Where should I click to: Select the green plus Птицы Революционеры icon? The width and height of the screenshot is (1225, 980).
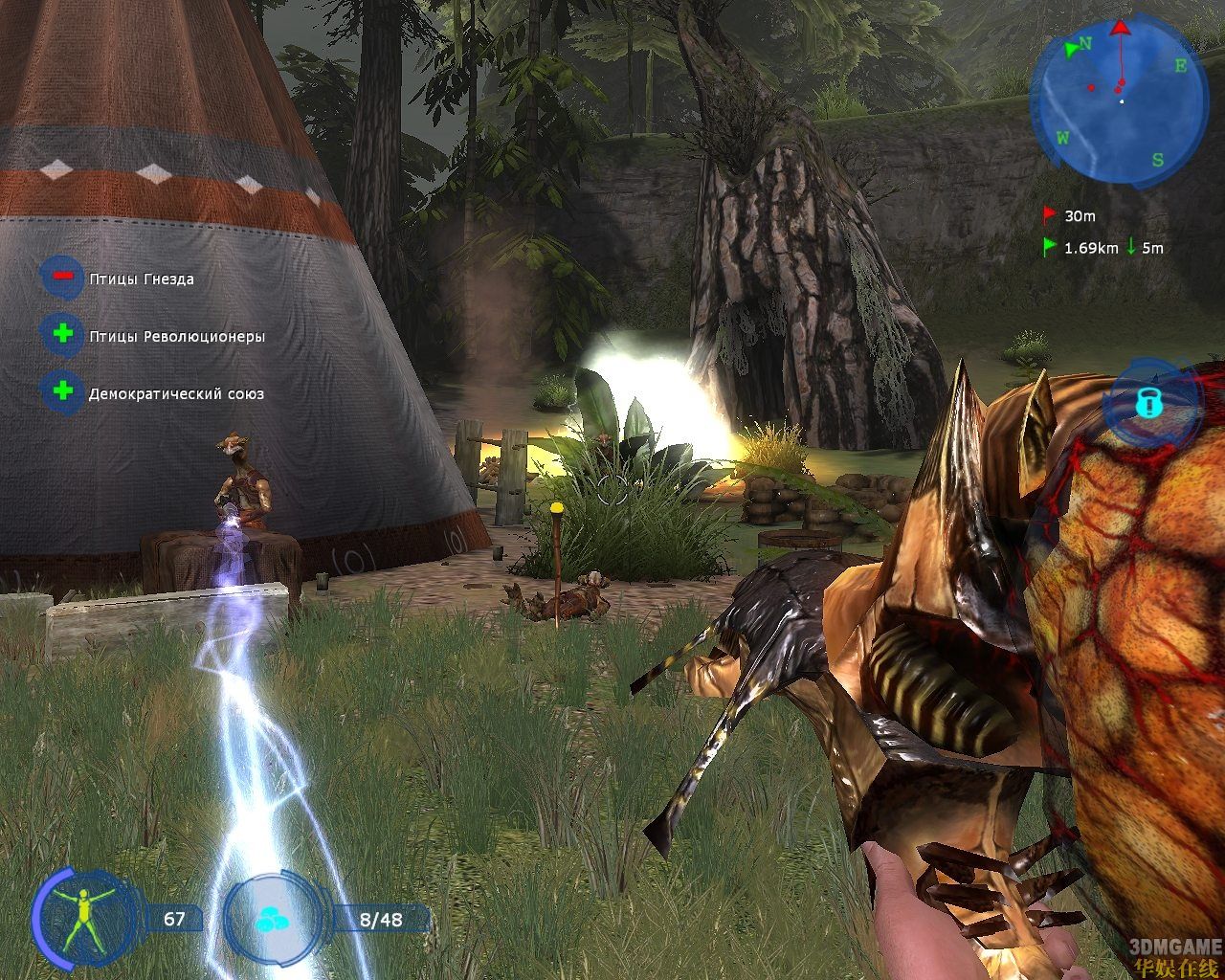(62, 334)
